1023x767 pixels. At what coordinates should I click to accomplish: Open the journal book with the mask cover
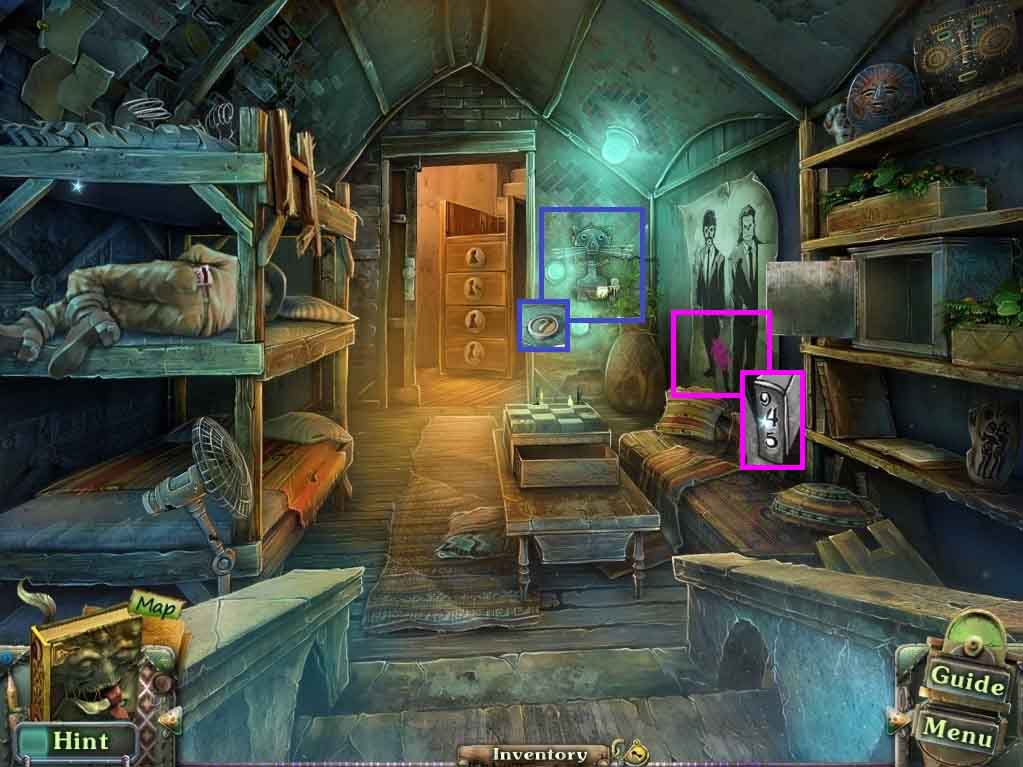coord(85,672)
